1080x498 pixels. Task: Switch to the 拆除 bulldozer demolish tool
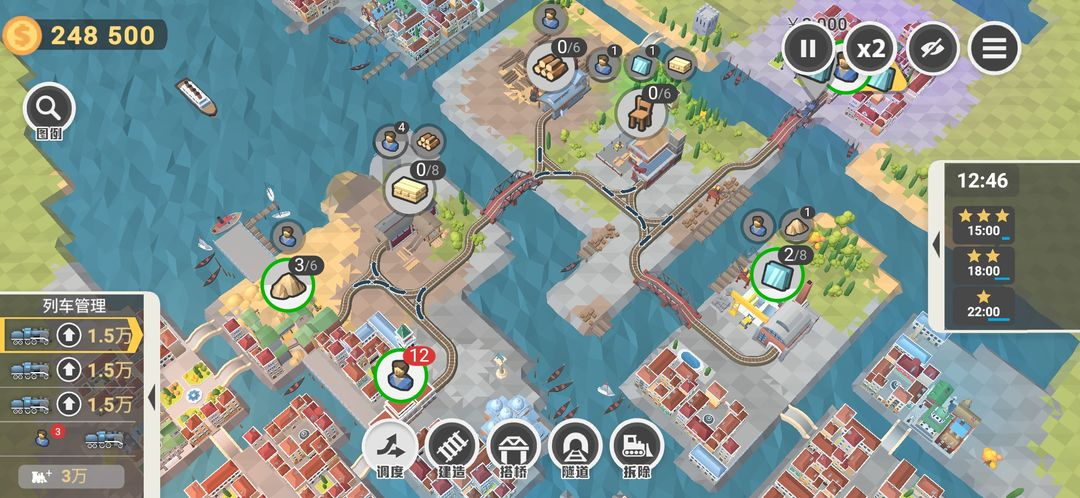click(x=637, y=447)
